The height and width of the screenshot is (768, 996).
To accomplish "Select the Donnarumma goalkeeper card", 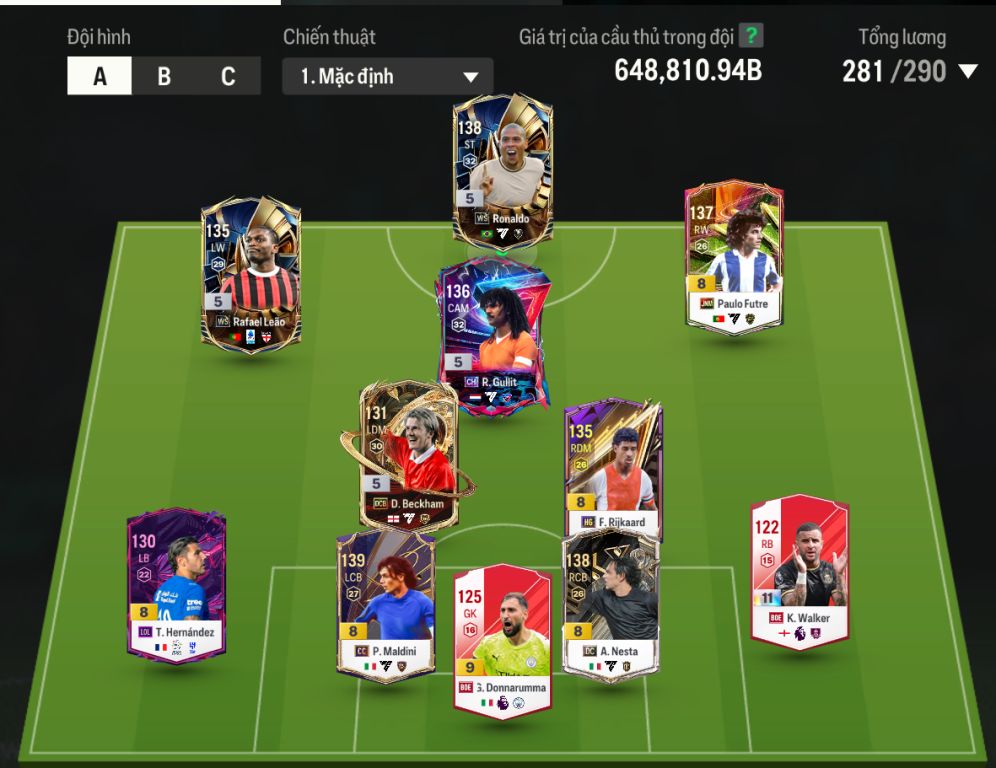I will click(502, 640).
